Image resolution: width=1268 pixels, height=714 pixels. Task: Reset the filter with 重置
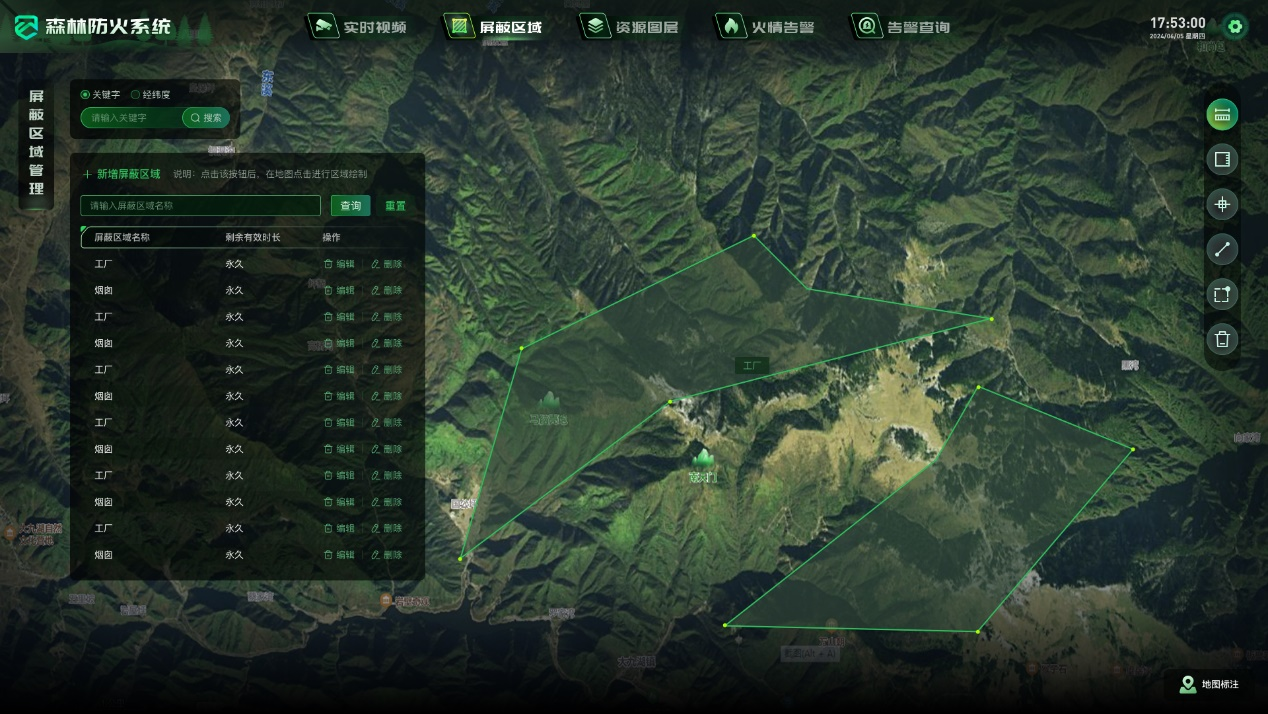(395, 206)
